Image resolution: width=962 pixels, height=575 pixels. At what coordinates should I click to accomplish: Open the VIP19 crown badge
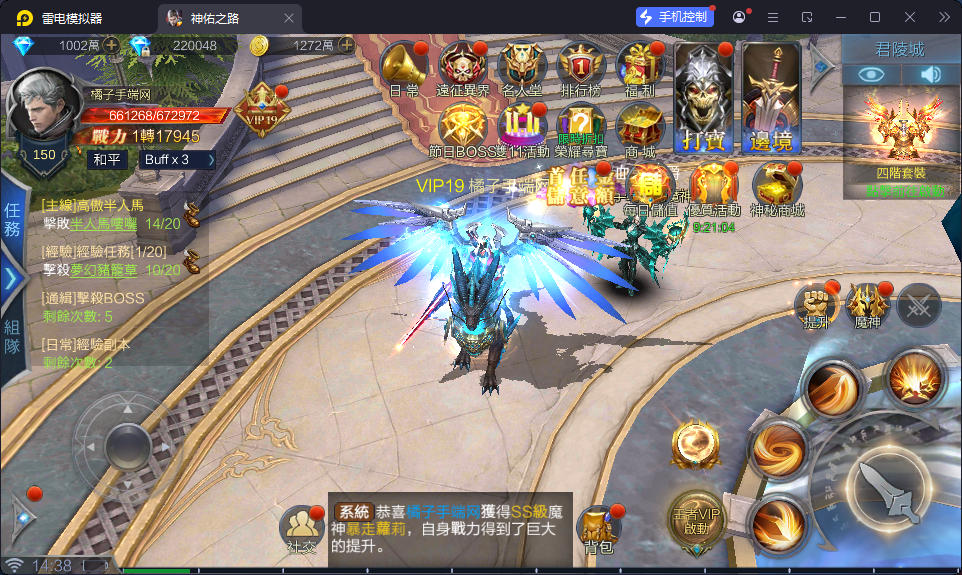coord(262,106)
